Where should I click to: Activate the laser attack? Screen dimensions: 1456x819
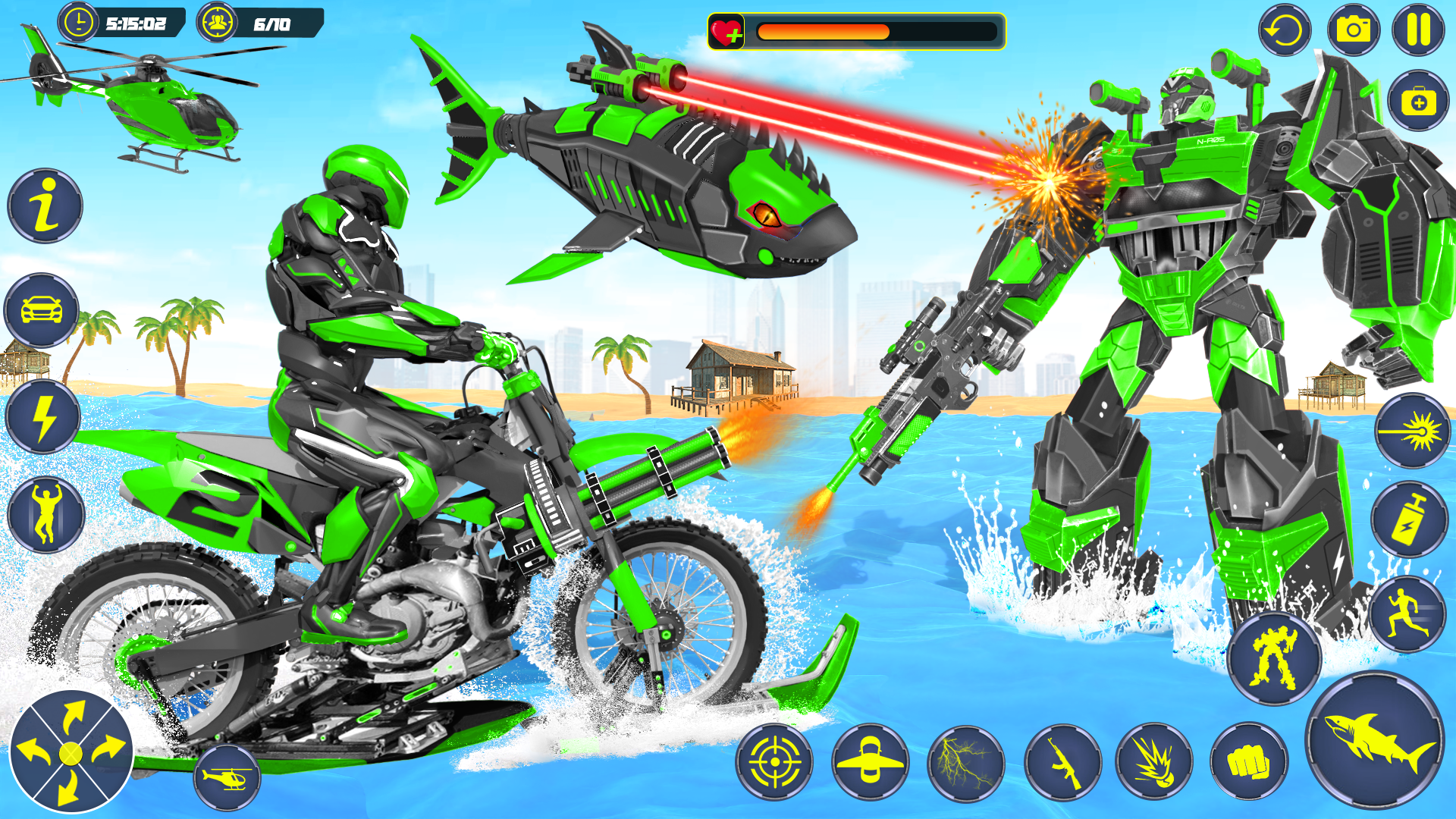coord(1414,428)
